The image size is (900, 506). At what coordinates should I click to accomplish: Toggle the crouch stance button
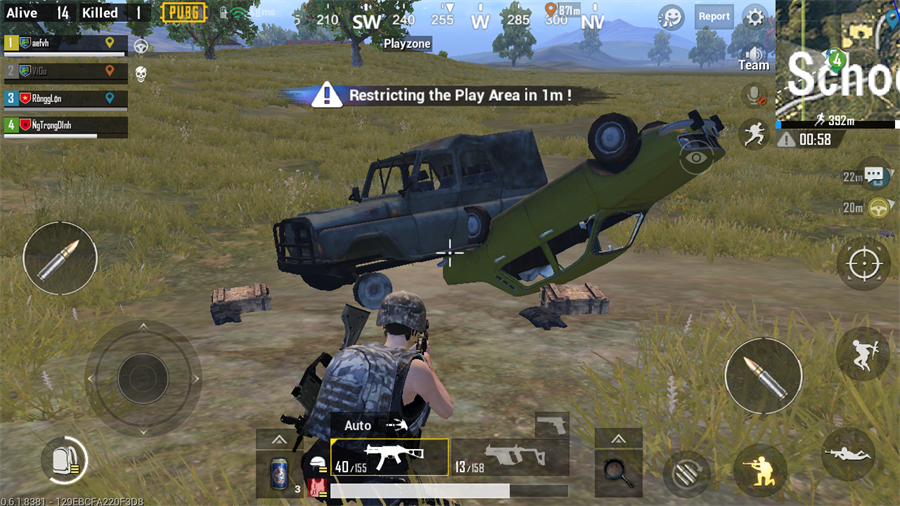tap(759, 467)
